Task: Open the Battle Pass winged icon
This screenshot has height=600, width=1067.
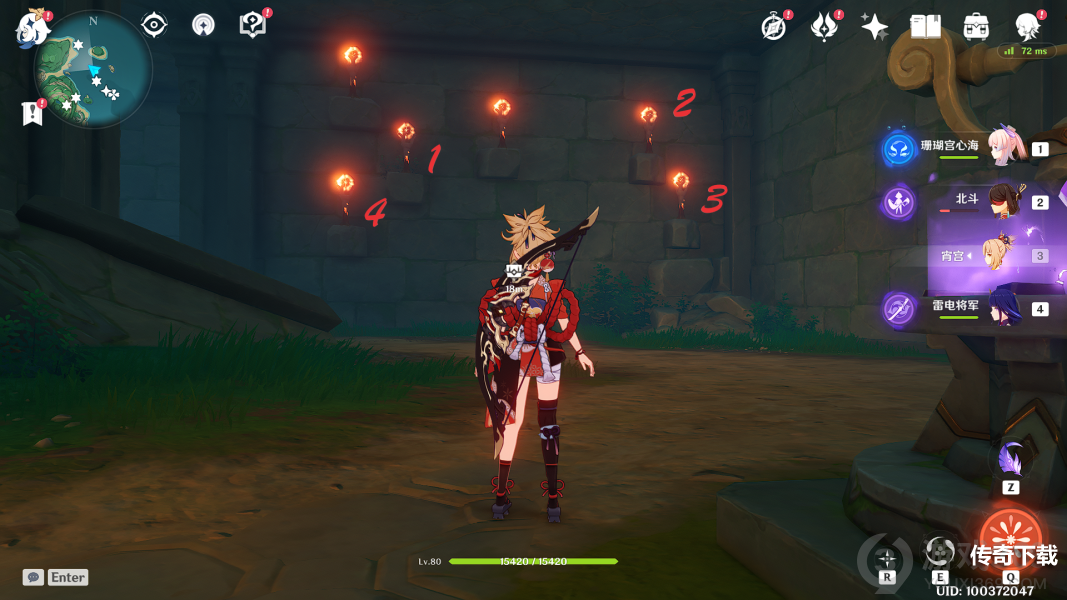Action: point(824,27)
